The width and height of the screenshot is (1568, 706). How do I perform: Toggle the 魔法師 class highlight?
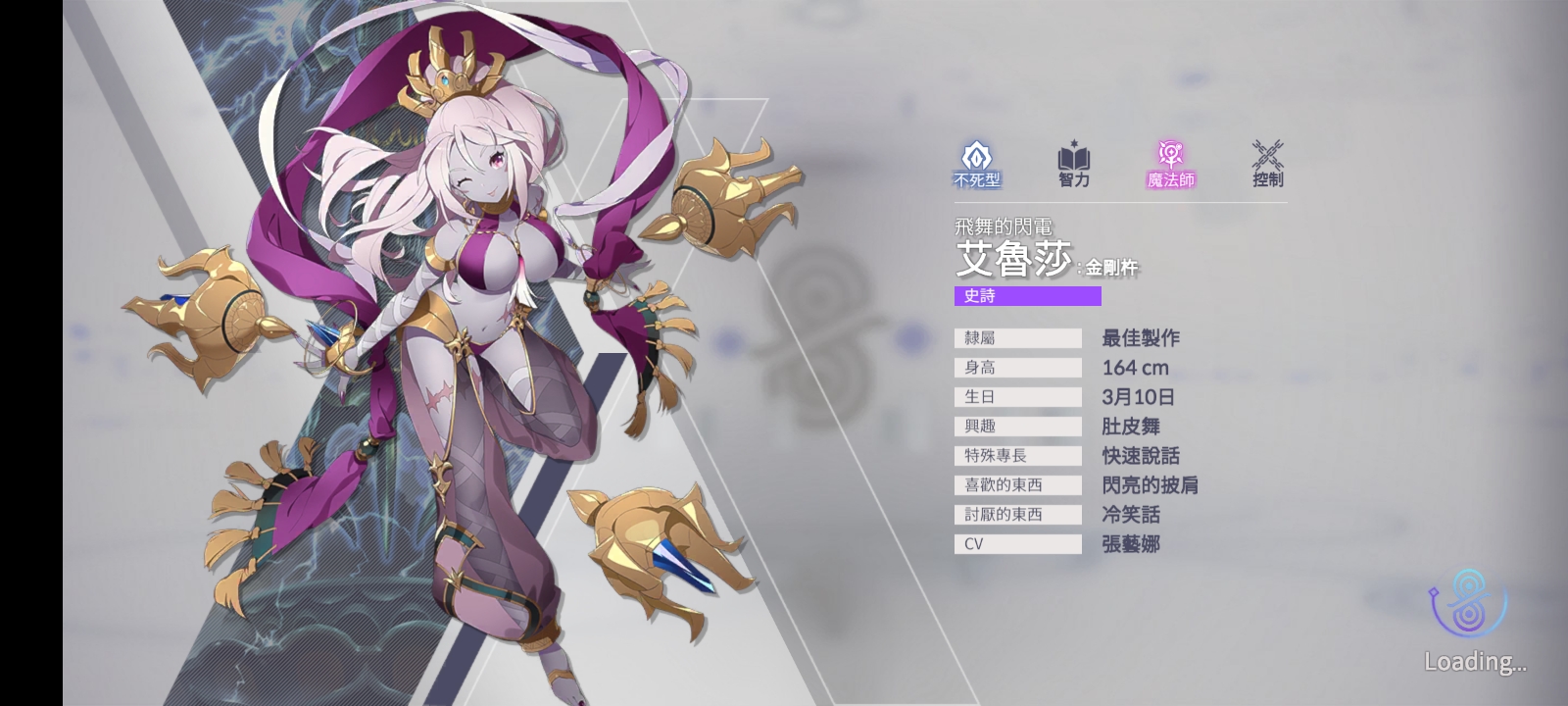[1169, 179]
